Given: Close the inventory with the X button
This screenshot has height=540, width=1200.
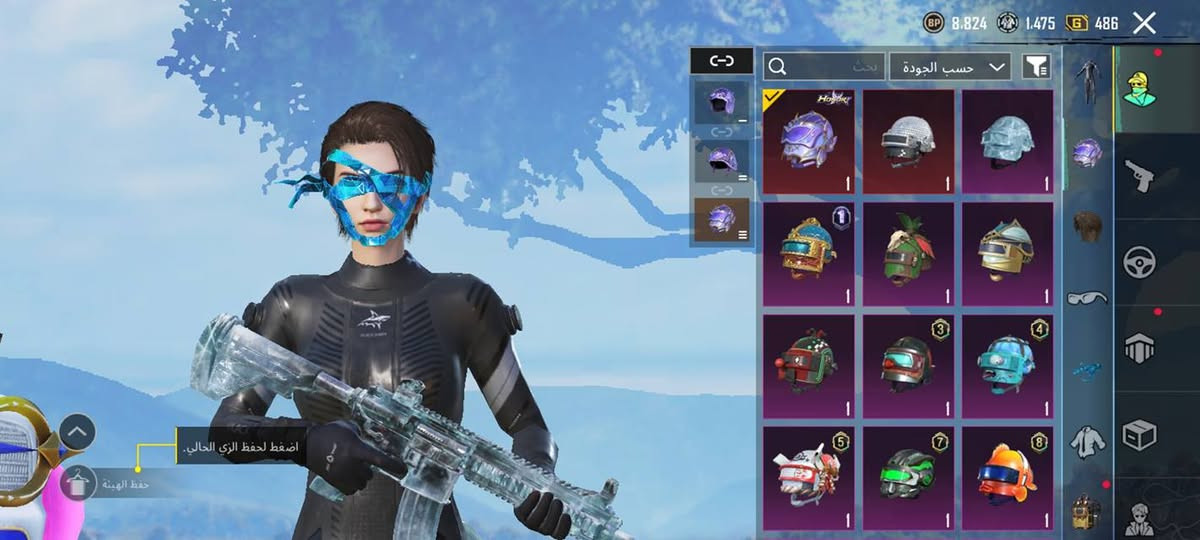Looking at the screenshot, I should click(x=1145, y=23).
